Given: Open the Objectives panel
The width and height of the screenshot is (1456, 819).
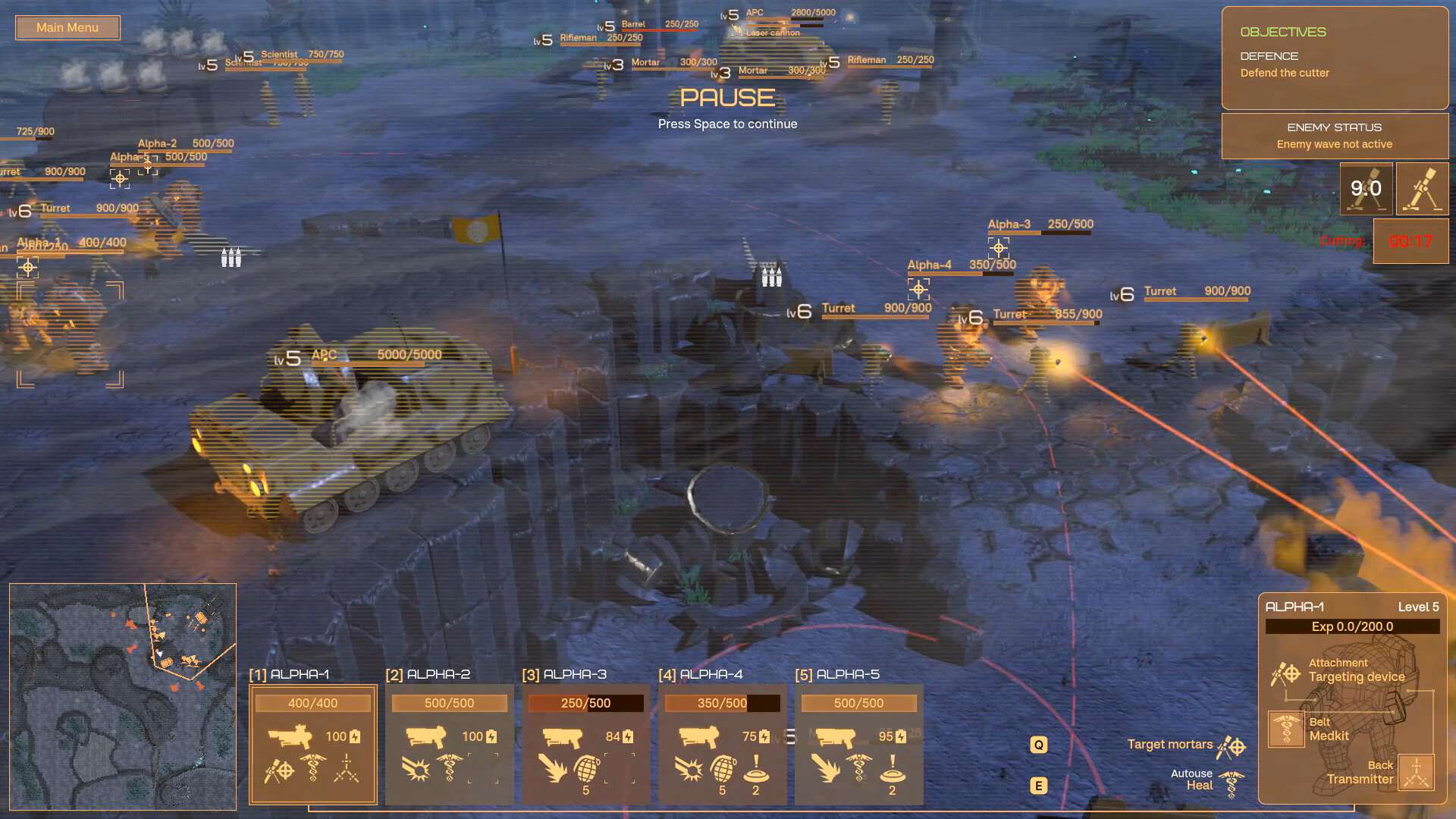Looking at the screenshot, I should (x=1335, y=58).
